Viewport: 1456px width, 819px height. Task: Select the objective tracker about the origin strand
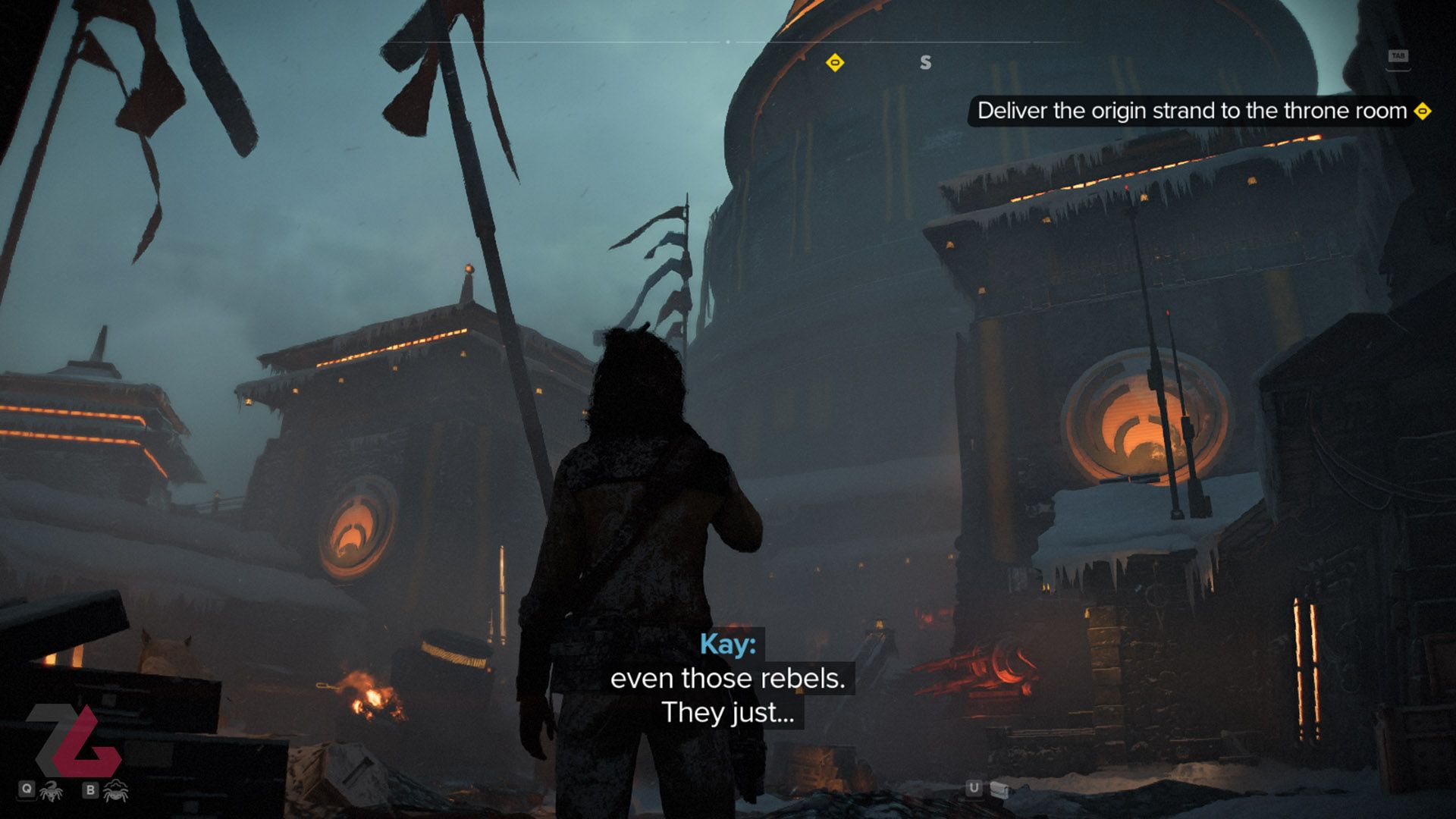tap(1192, 111)
